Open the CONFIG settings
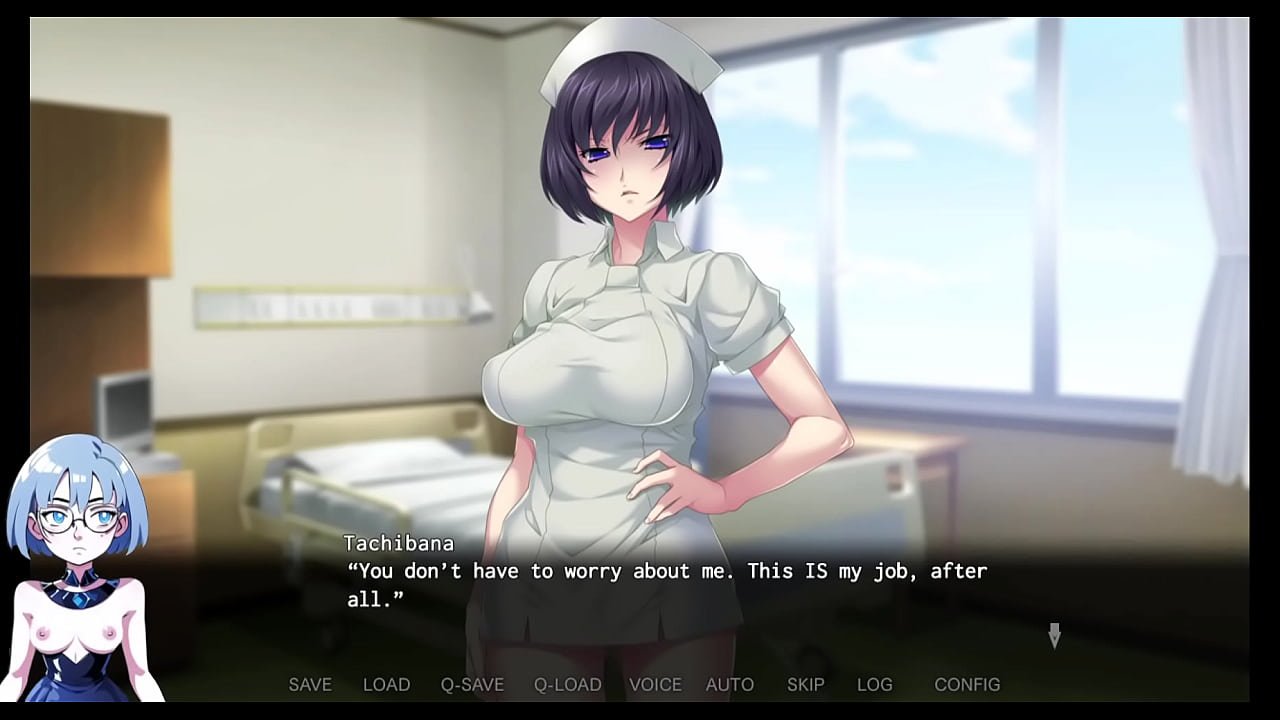Image resolution: width=1280 pixels, height=720 pixels. click(967, 684)
